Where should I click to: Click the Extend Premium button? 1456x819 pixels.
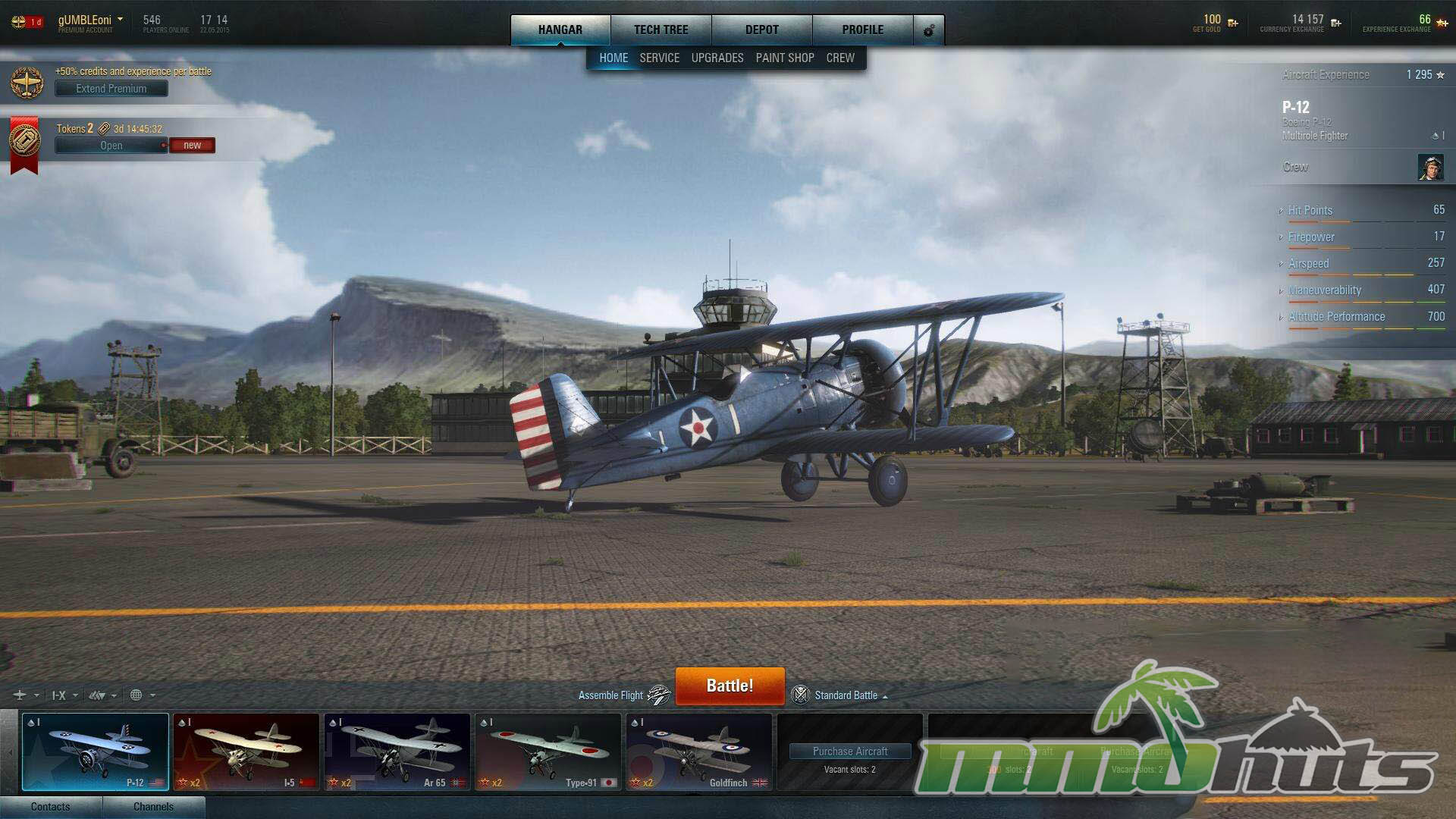pyautogui.click(x=111, y=89)
